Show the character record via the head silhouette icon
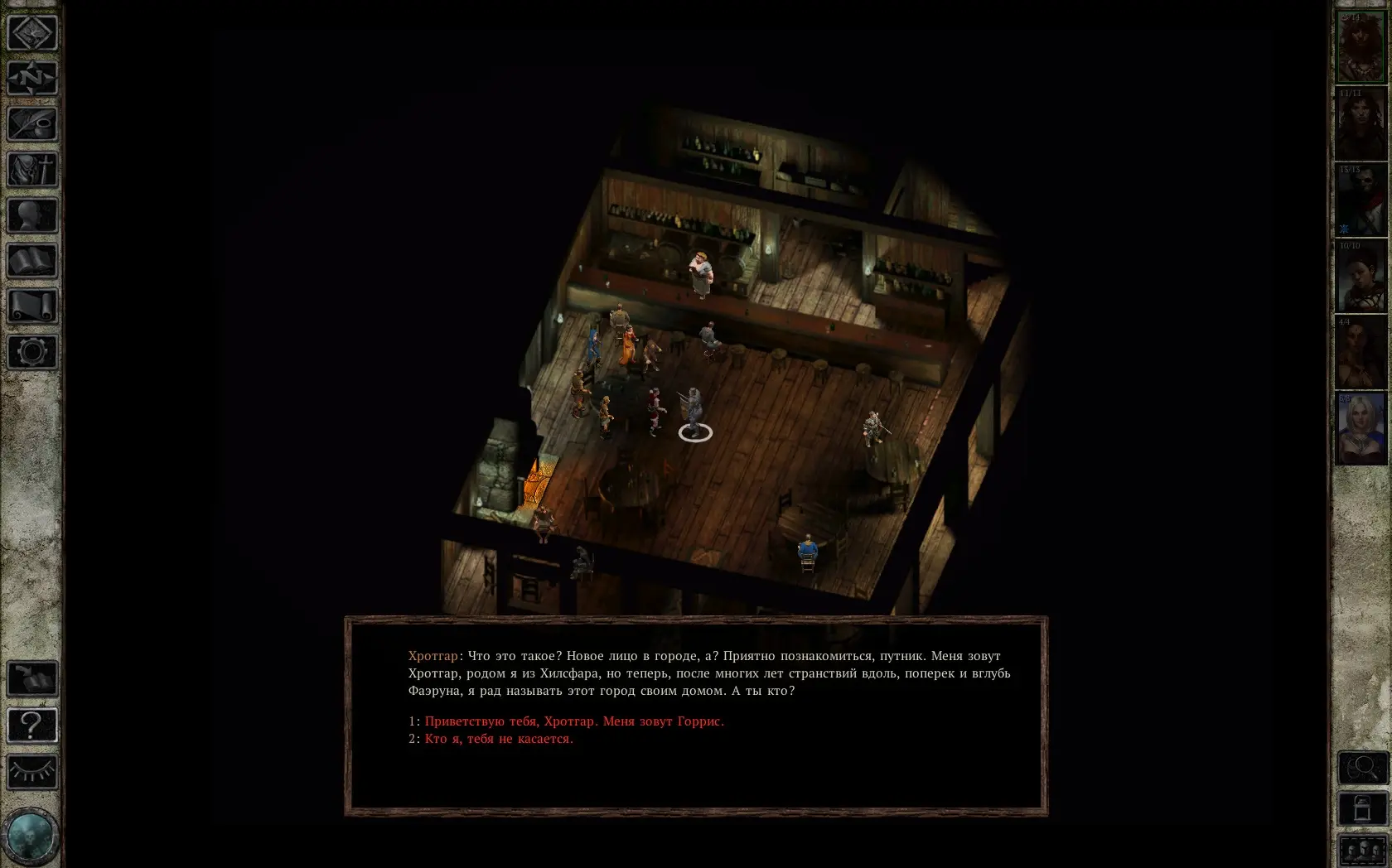This screenshot has height=868, width=1392. [32, 215]
